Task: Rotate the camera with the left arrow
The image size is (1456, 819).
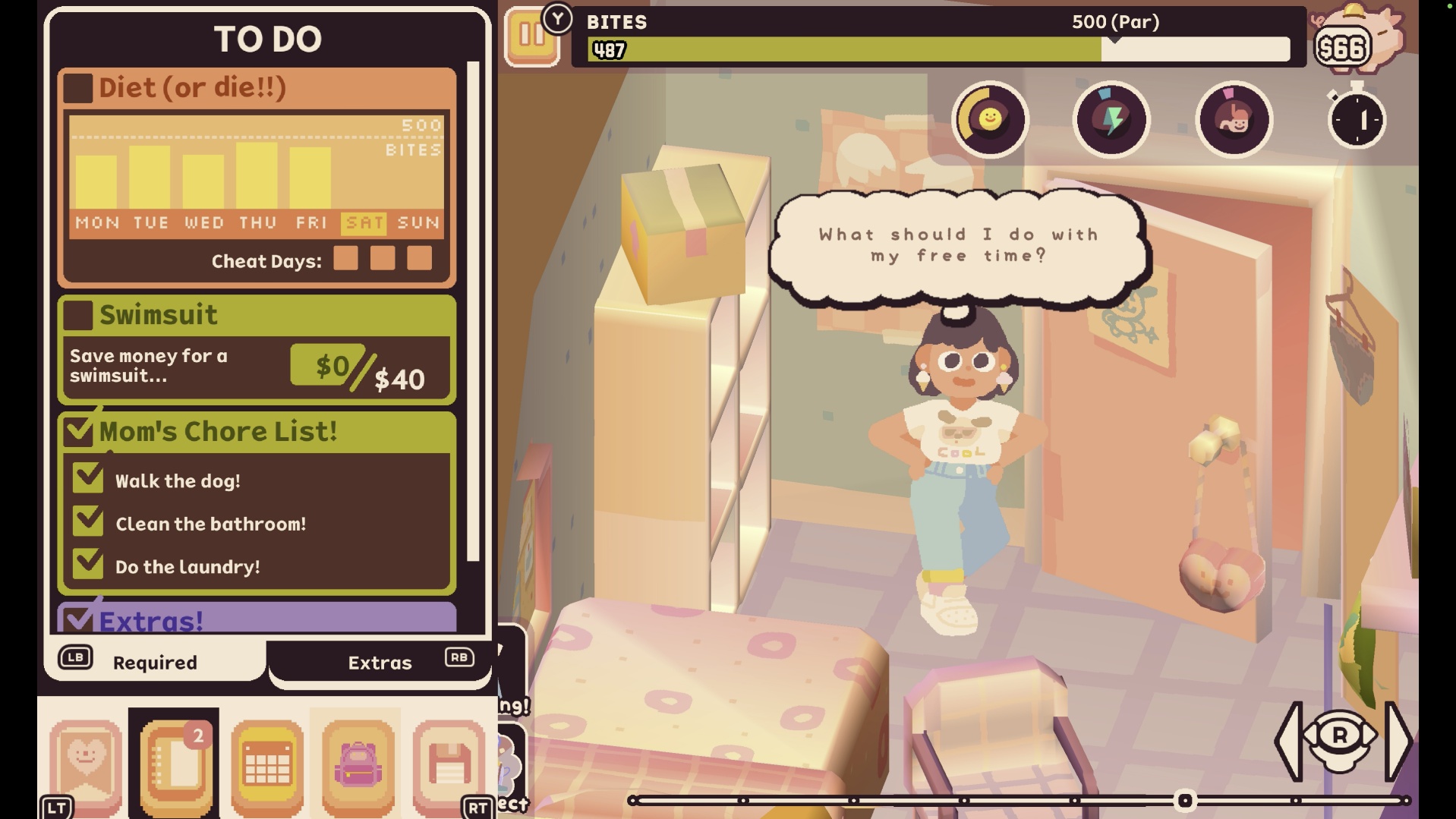Action: [x=1289, y=740]
